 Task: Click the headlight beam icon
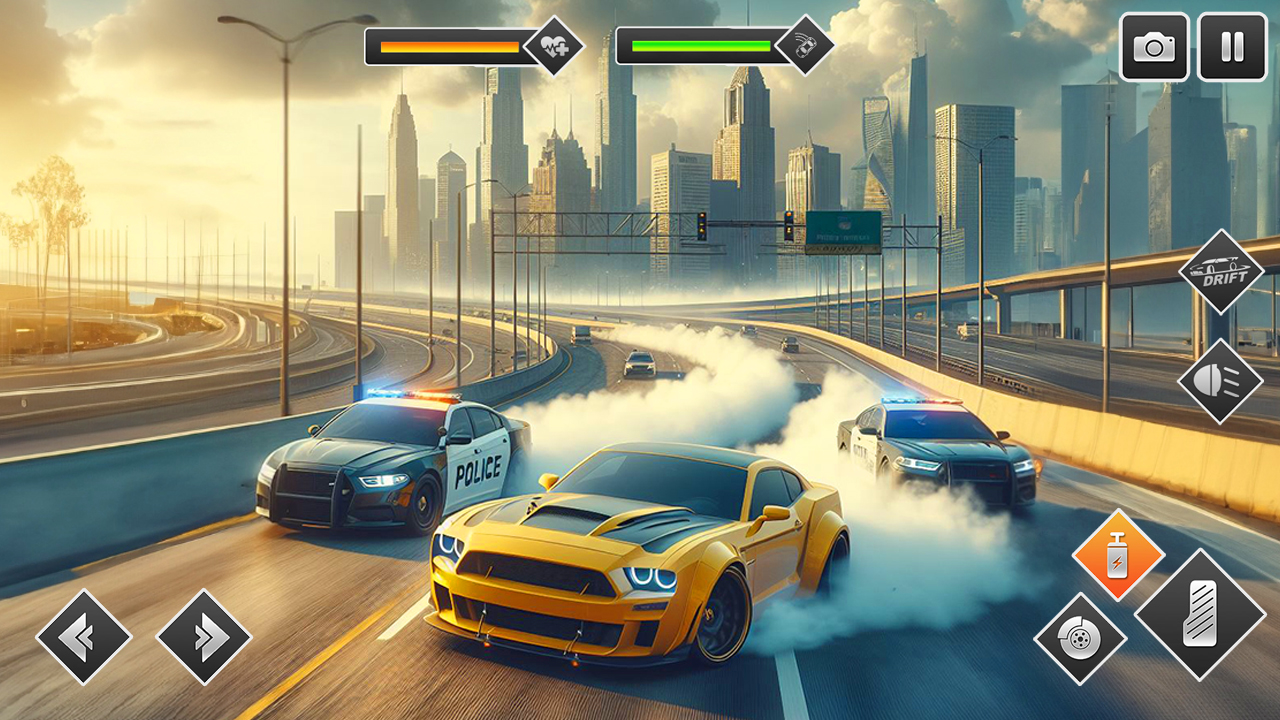[1222, 382]
